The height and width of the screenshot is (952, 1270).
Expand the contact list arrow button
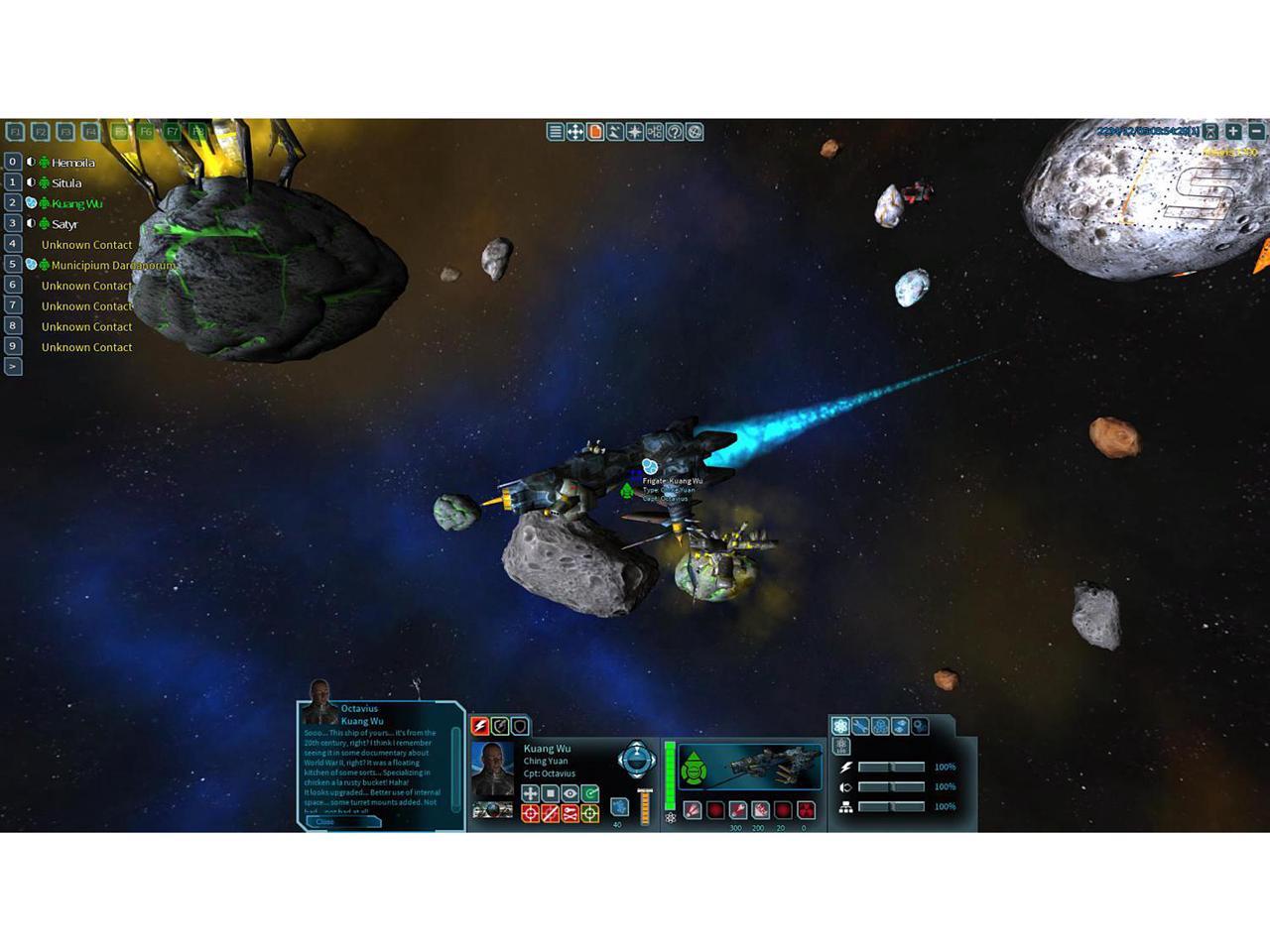tap(13, 367)
